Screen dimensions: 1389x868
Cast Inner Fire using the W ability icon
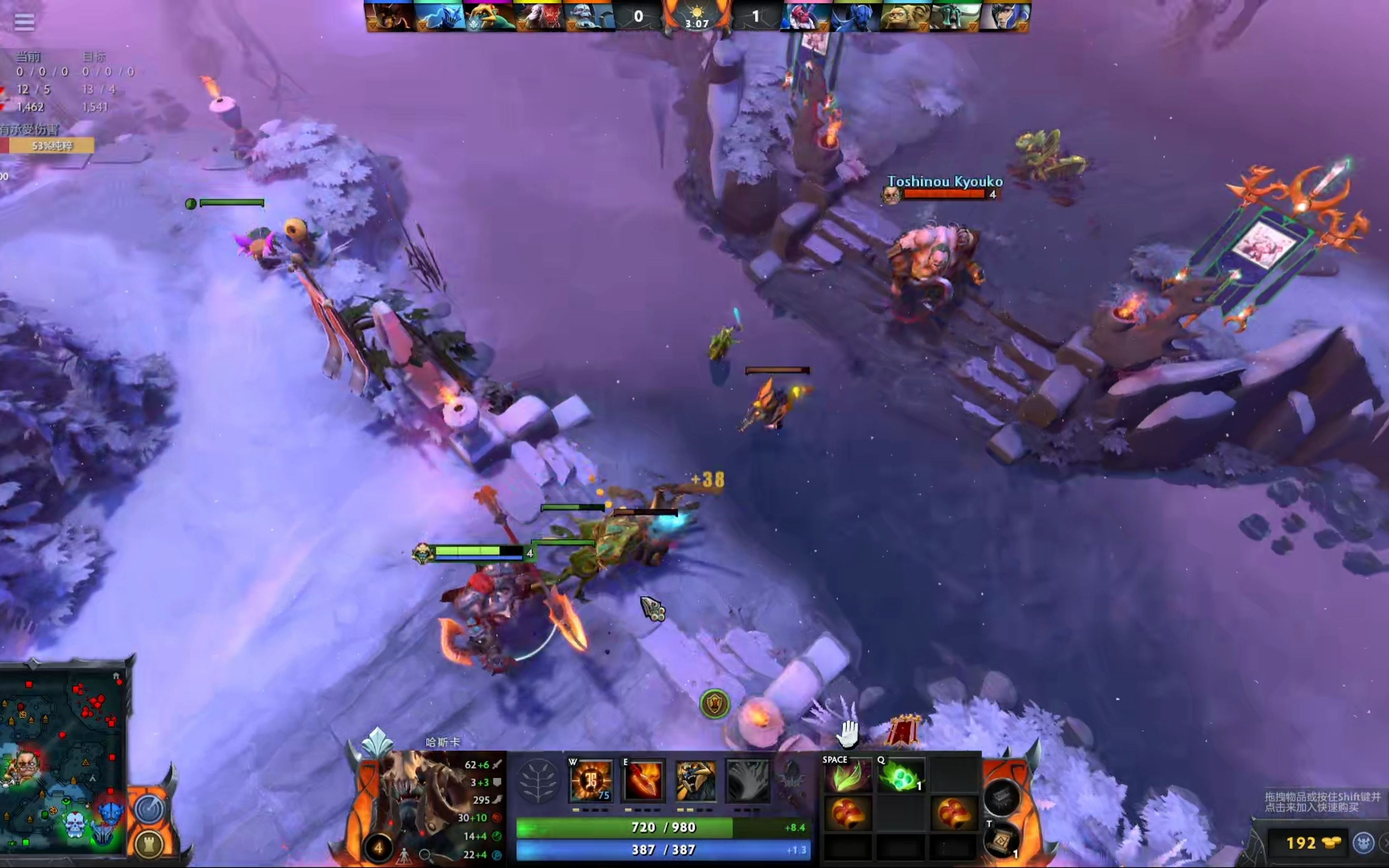pyautogui.click(x=591, y=783)
